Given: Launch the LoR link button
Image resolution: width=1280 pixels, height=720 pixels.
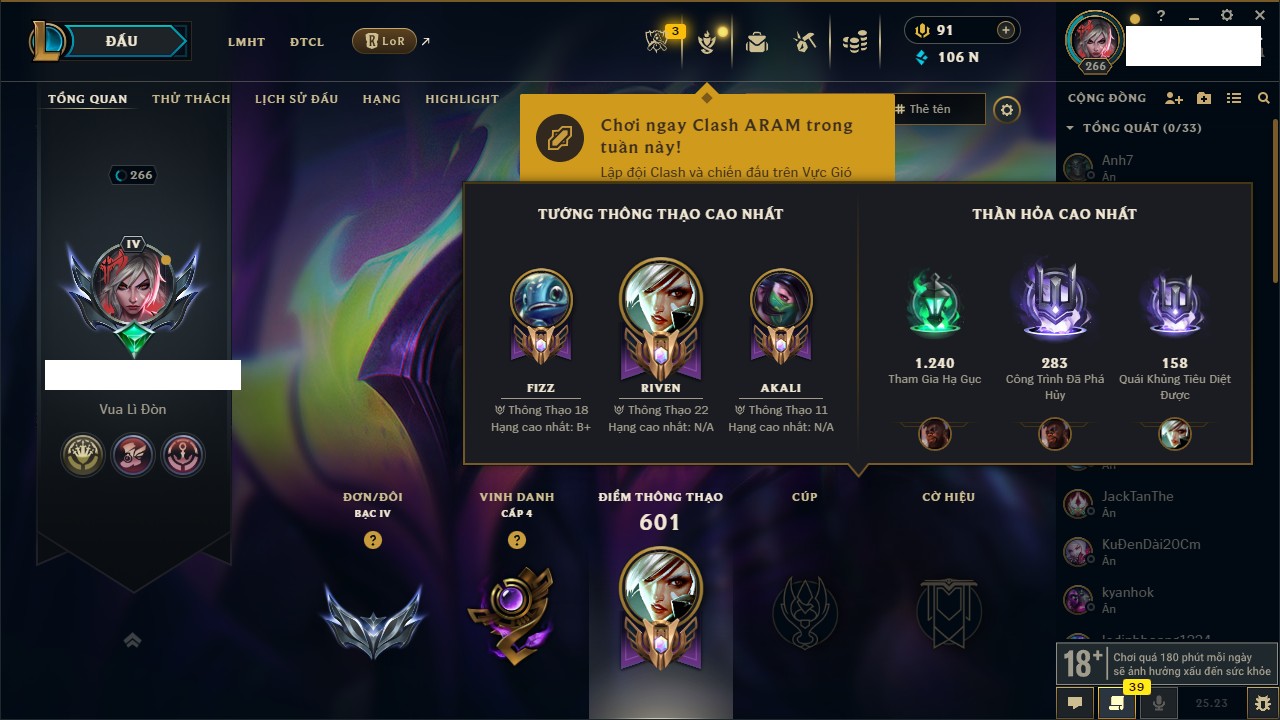Looking at the screenshot, I should click(384, 41).
